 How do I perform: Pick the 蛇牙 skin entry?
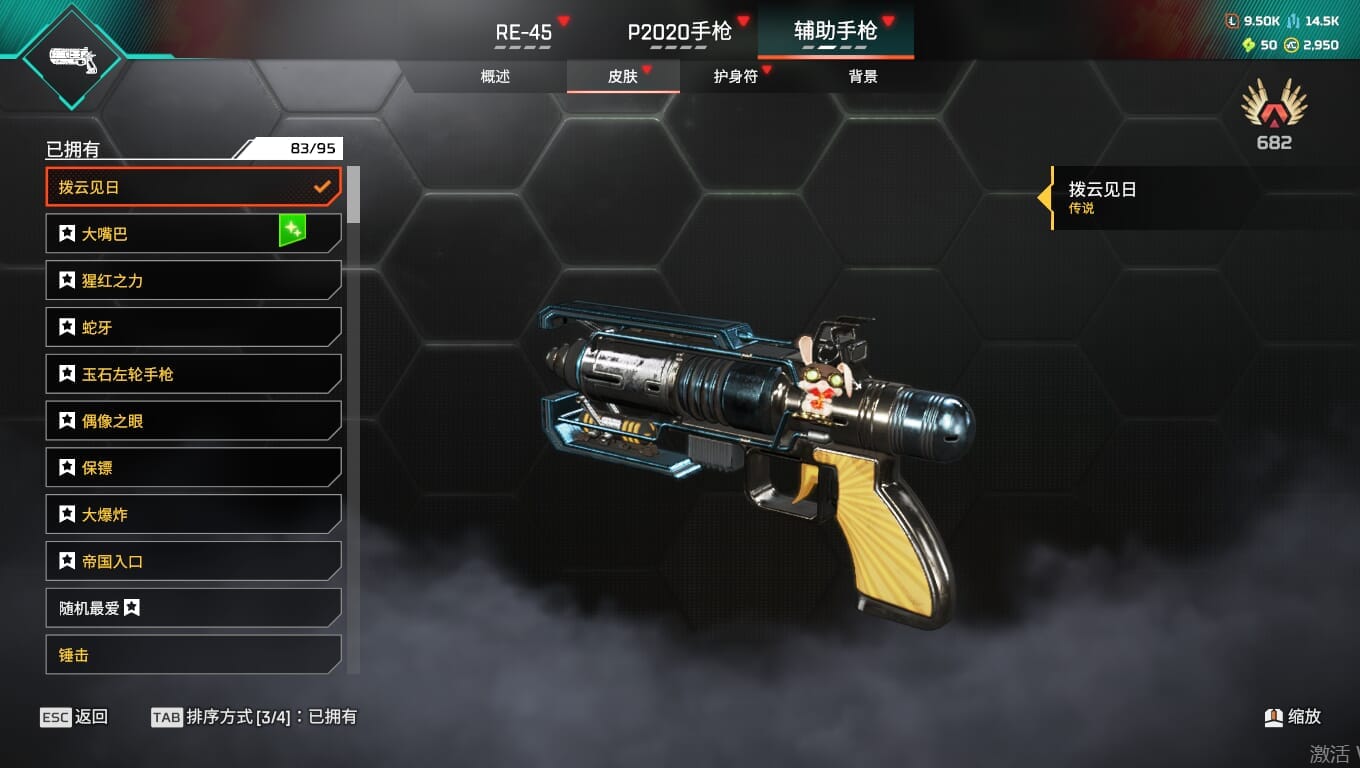pyautogui.click(x=193, y=327)
